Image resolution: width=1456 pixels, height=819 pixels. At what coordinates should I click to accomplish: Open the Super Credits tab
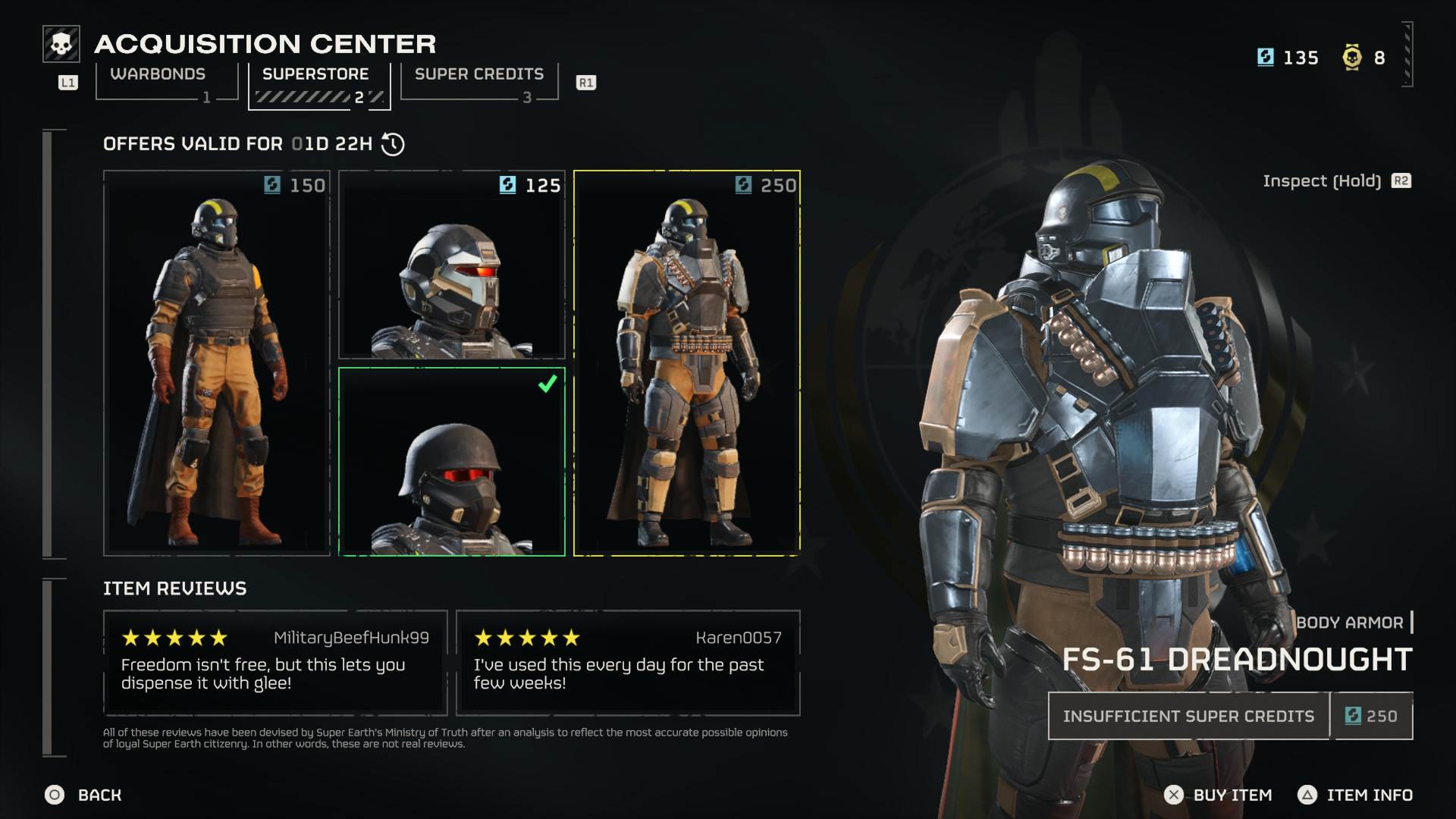pyautogui.click(x=479, y=74)
